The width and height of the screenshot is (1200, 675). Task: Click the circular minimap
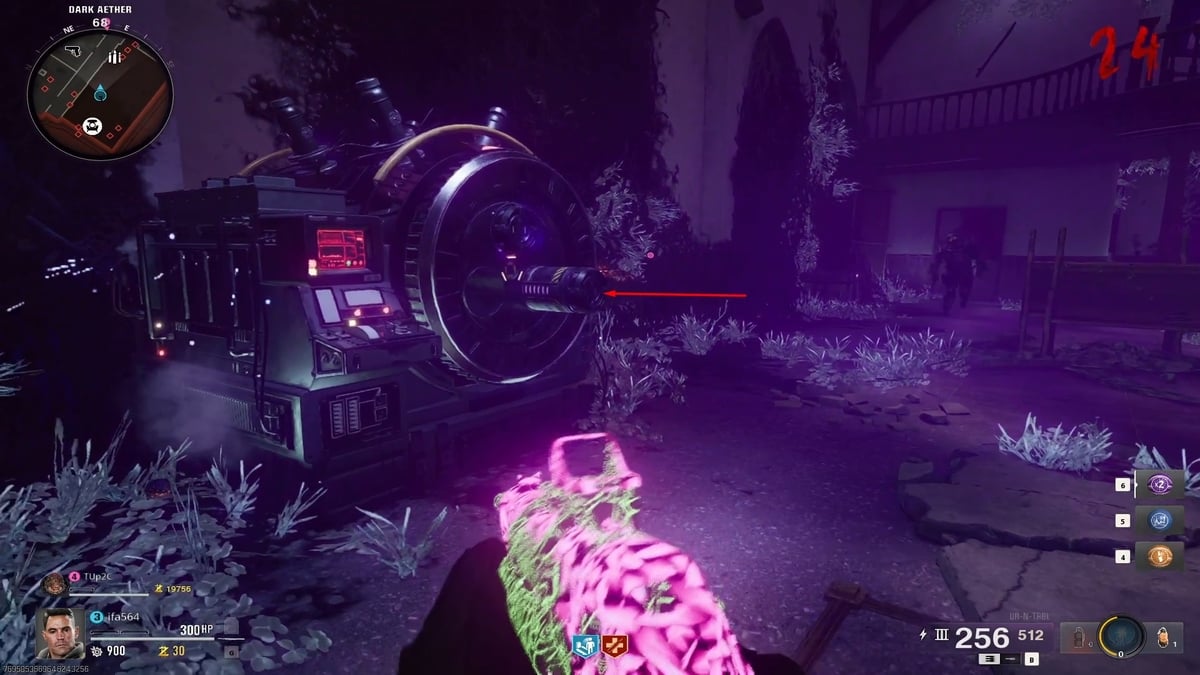click(x=100, y=93)
